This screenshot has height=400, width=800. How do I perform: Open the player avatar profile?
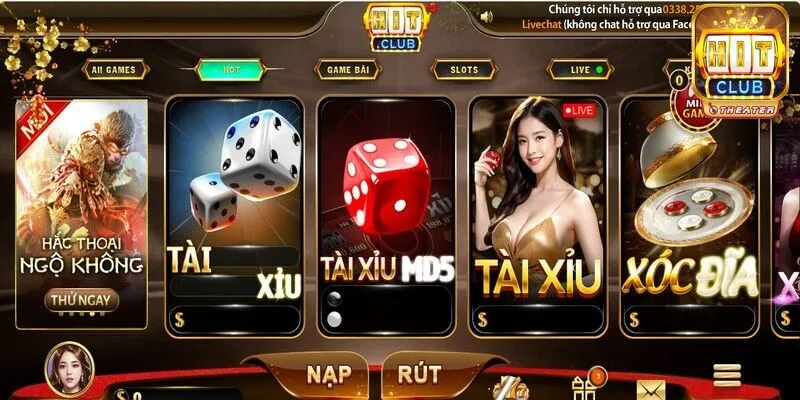pyautogui.click(x=69, y=369)
